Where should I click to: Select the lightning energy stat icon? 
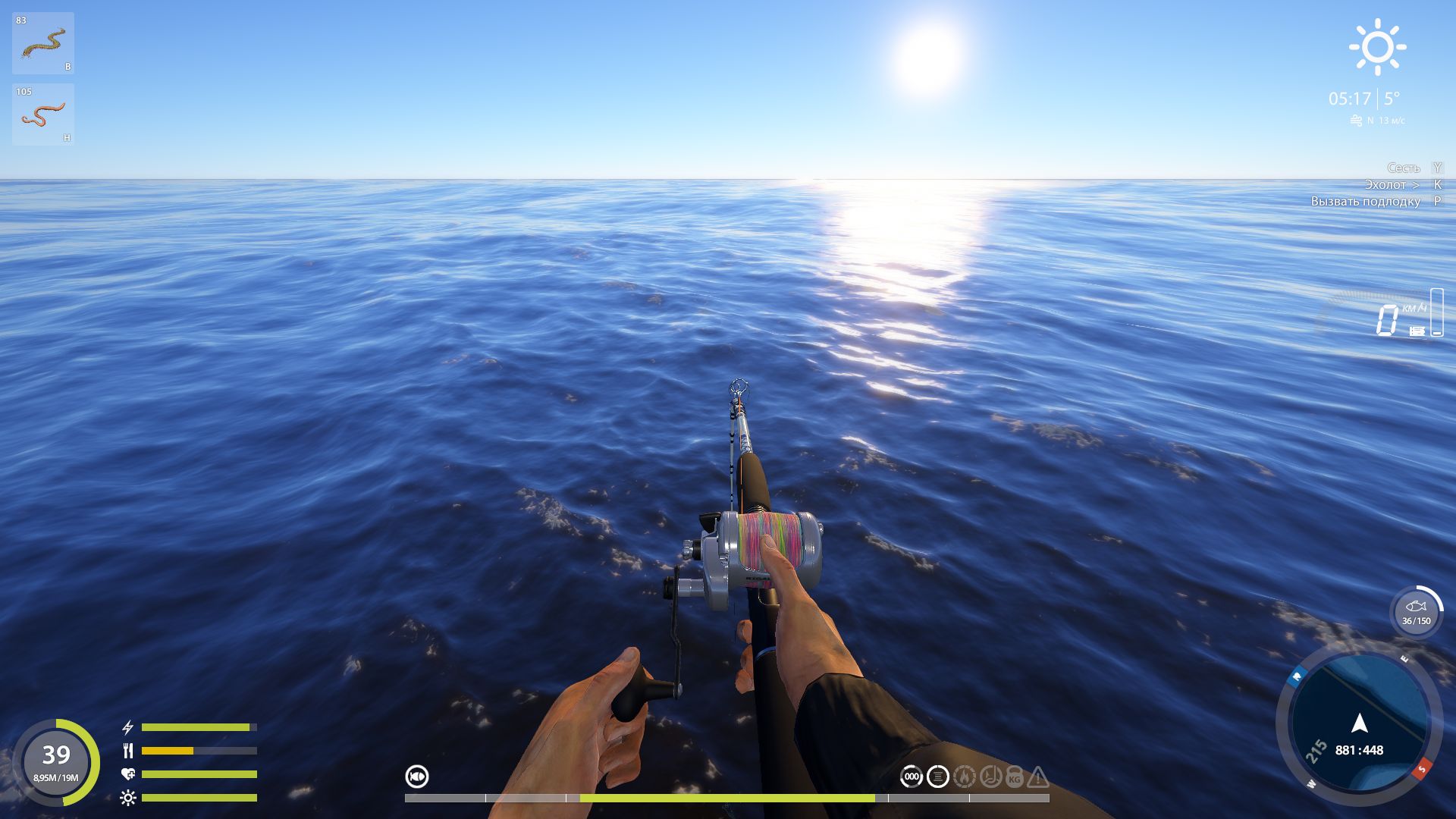pyautogui.click(x=127, y=726)
